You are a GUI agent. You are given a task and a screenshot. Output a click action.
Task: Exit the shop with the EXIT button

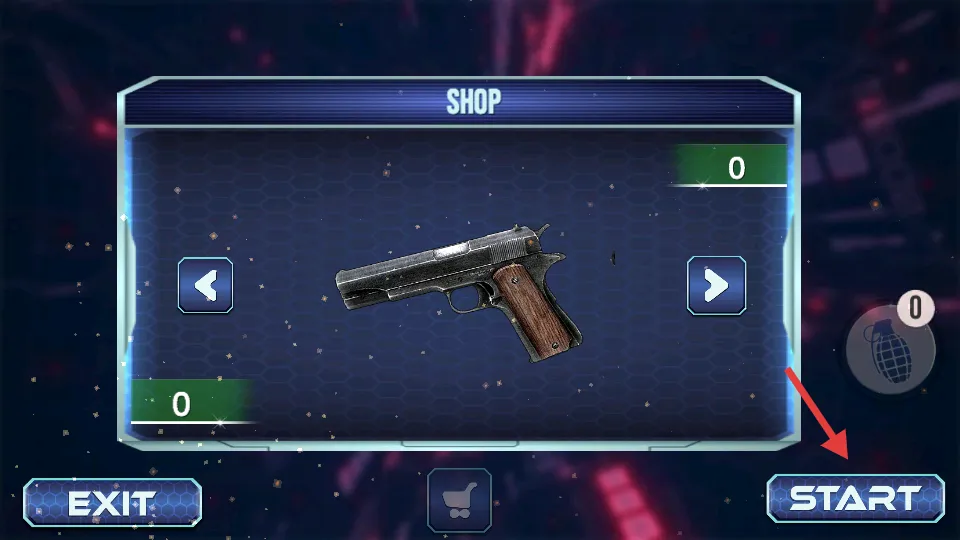click(x=112, y=502)
